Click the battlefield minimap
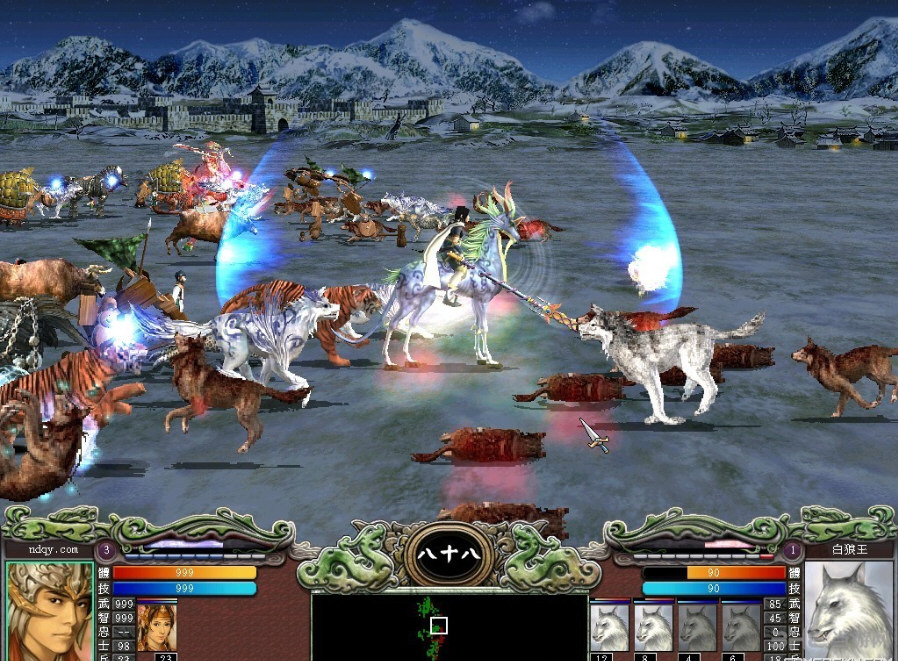 [x=449, y=626]
